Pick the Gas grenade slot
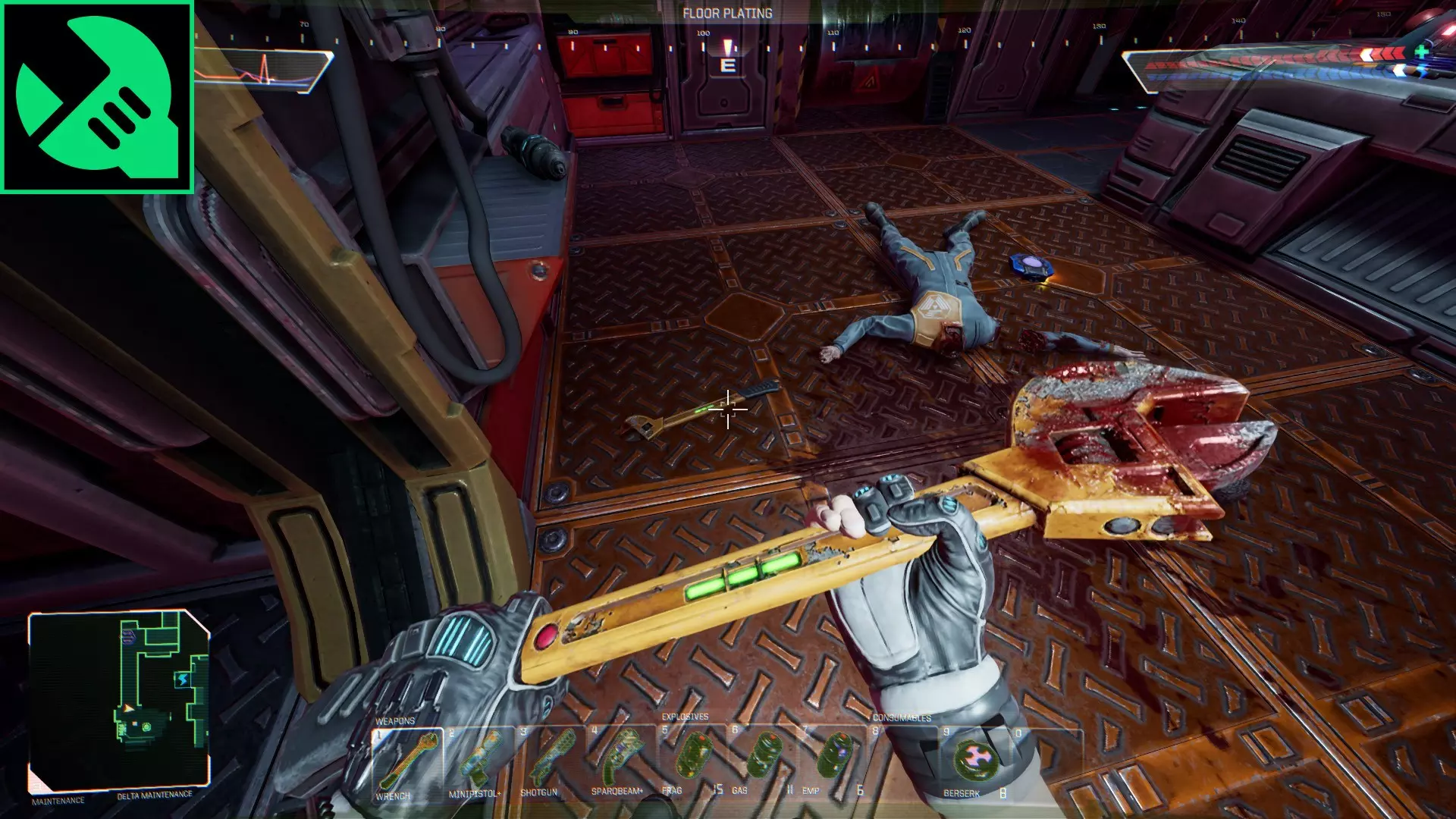Viewport: 1456px width, 819px height. coord(762,763)
